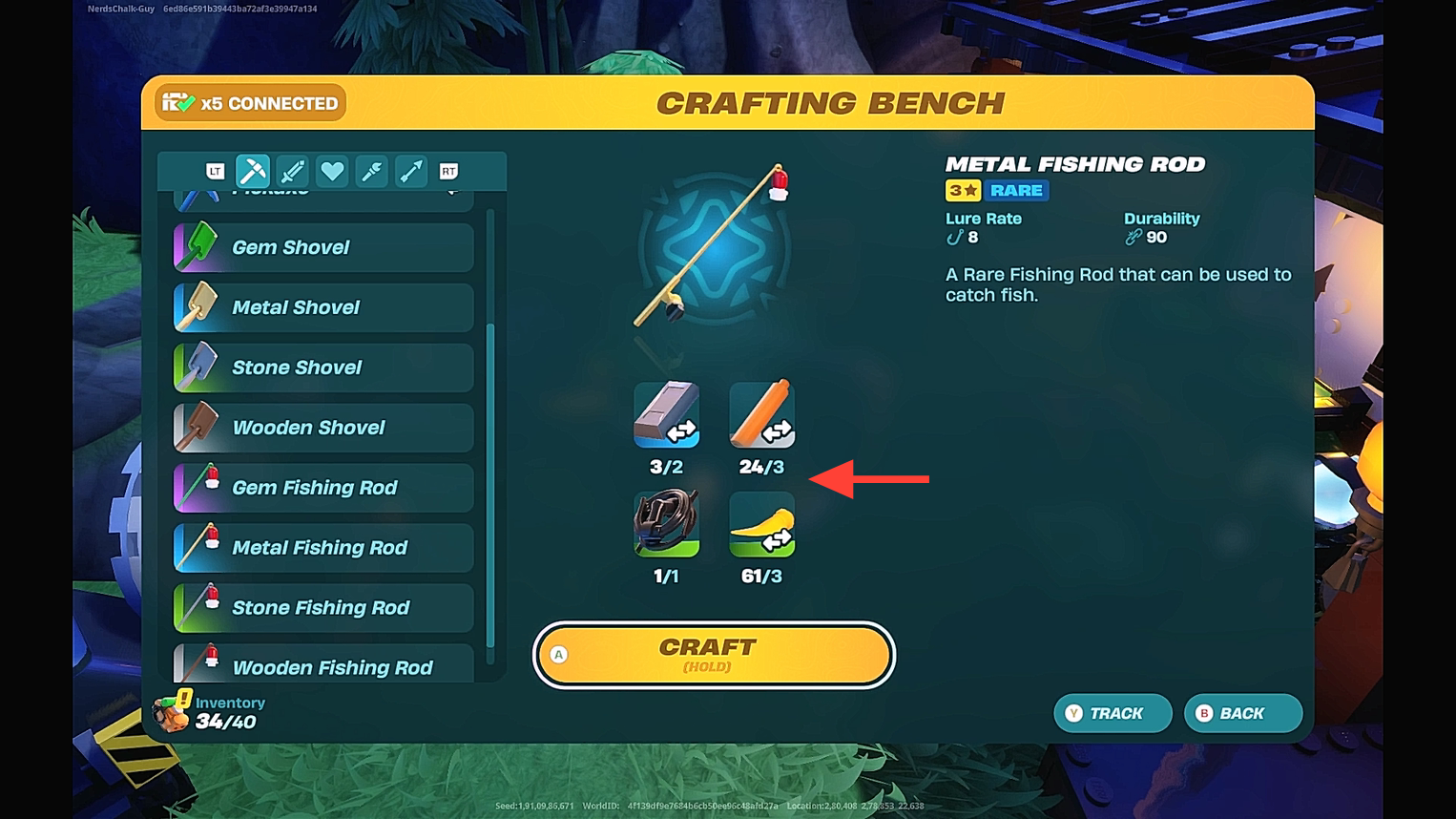Open the arrow category tab
Image resolution: width=1456 pixels, height=819 pixels.
click(411, 172)
